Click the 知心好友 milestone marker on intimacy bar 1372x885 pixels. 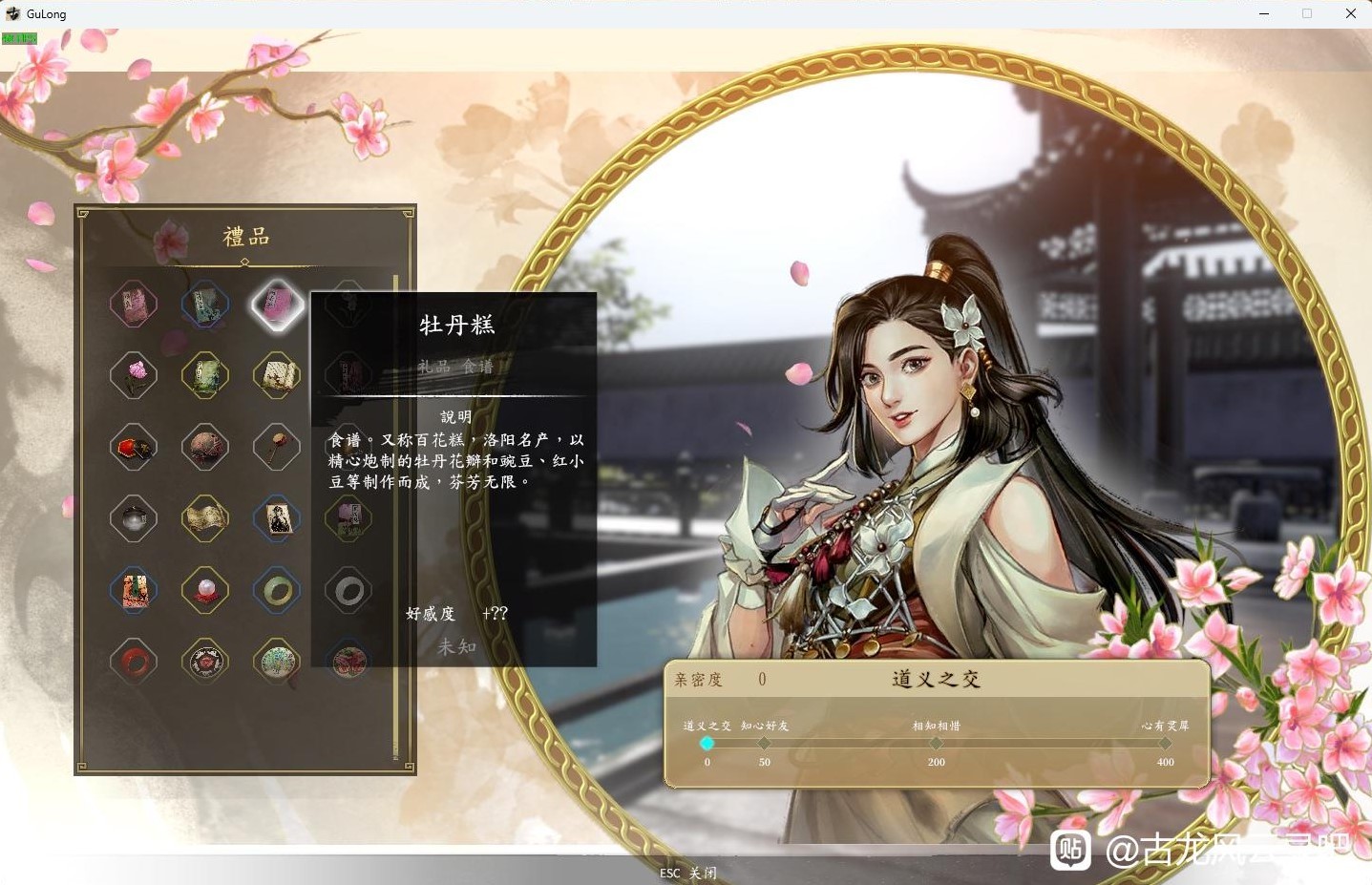[764, 743]
